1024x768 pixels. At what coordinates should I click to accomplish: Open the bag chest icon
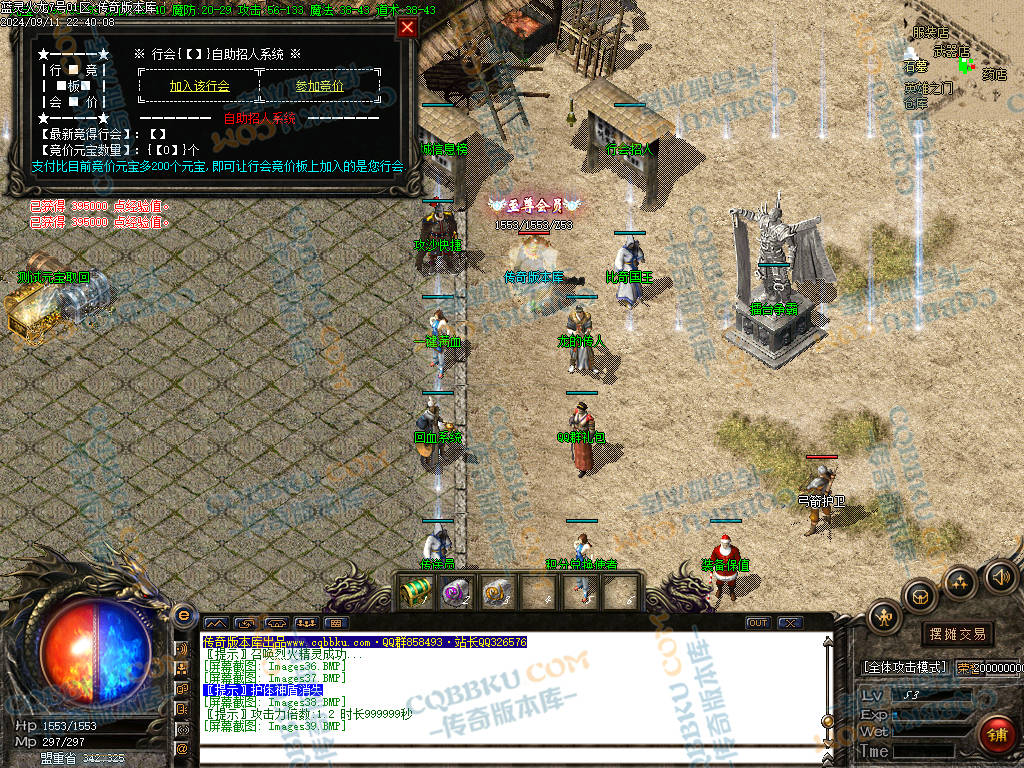(x=919, y=597)
